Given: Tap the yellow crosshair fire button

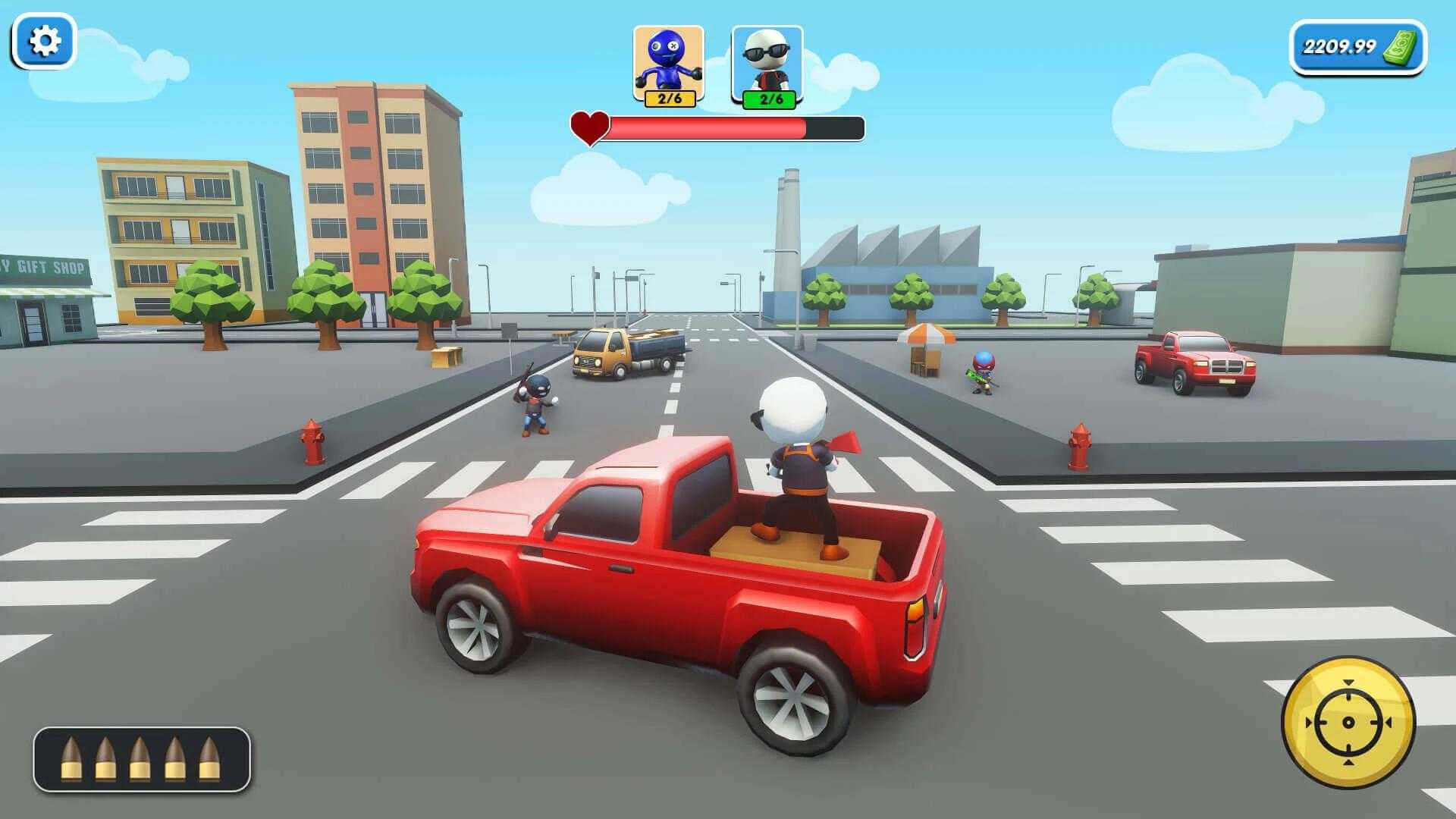Looking at the screenshot, I should (1348, 722).
